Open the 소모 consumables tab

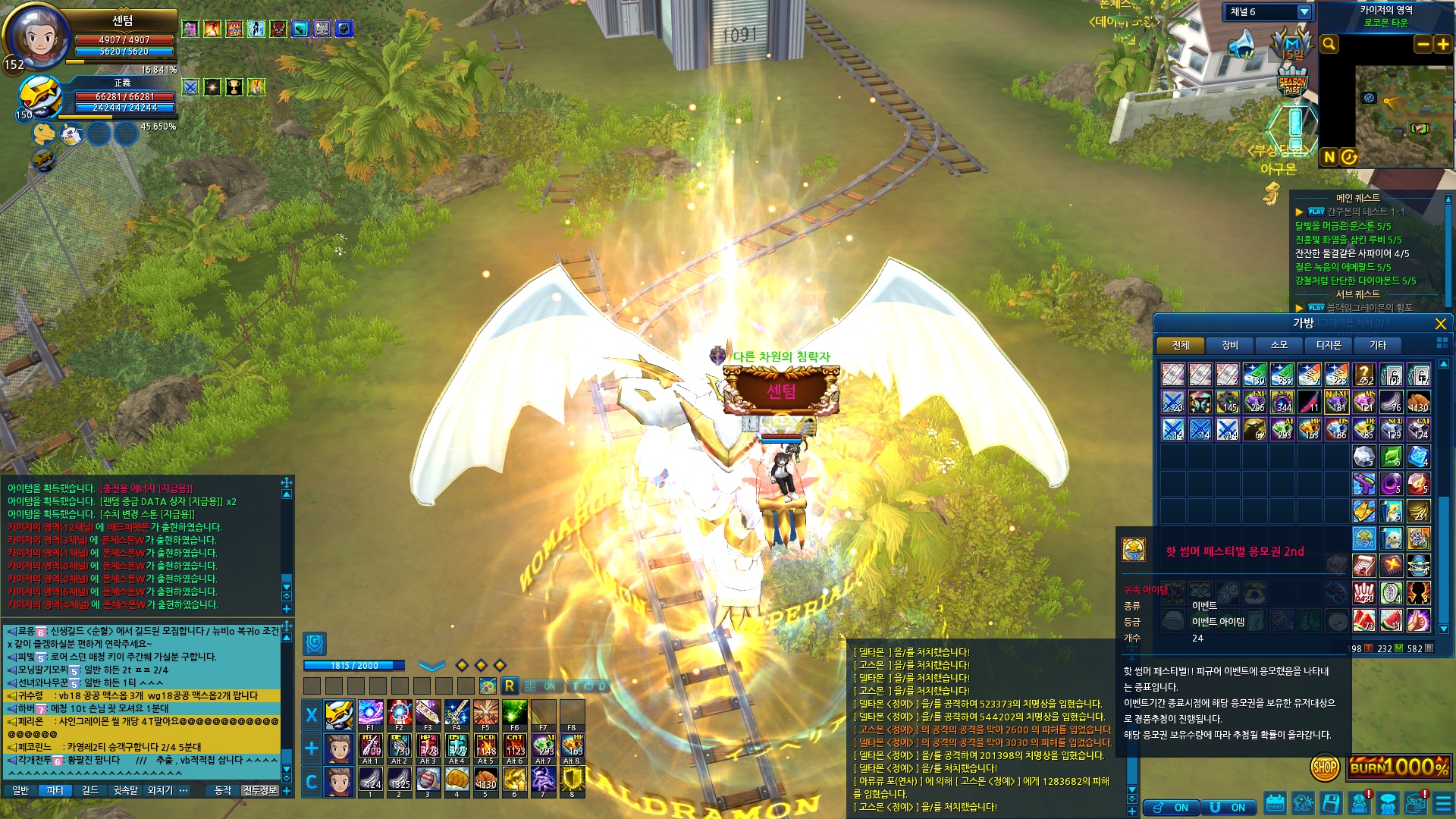pyautogui.click(x=1279, y=346)
